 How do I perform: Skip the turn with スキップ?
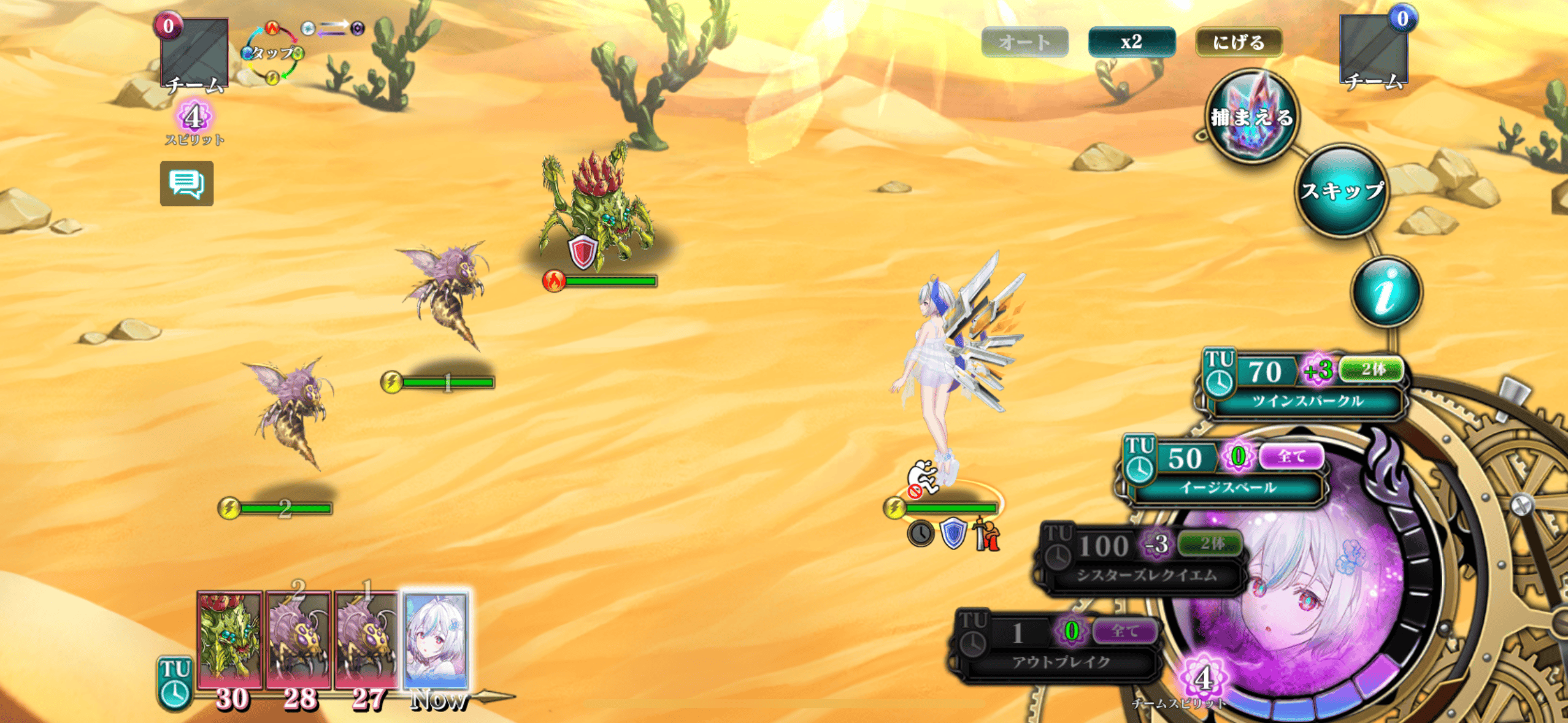(1342, 191)
